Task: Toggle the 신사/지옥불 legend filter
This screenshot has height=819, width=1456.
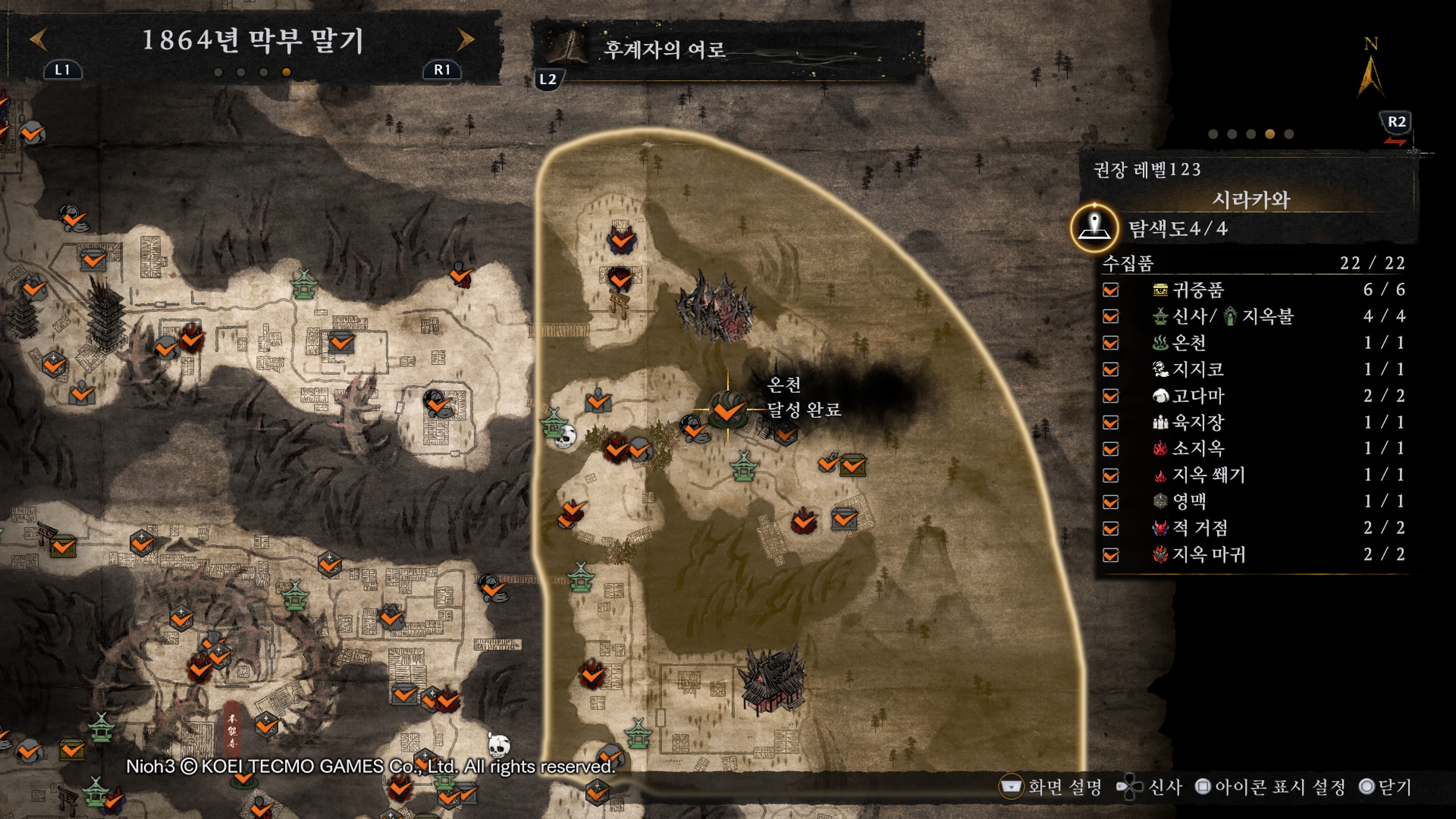Action: coord(1111,316)
